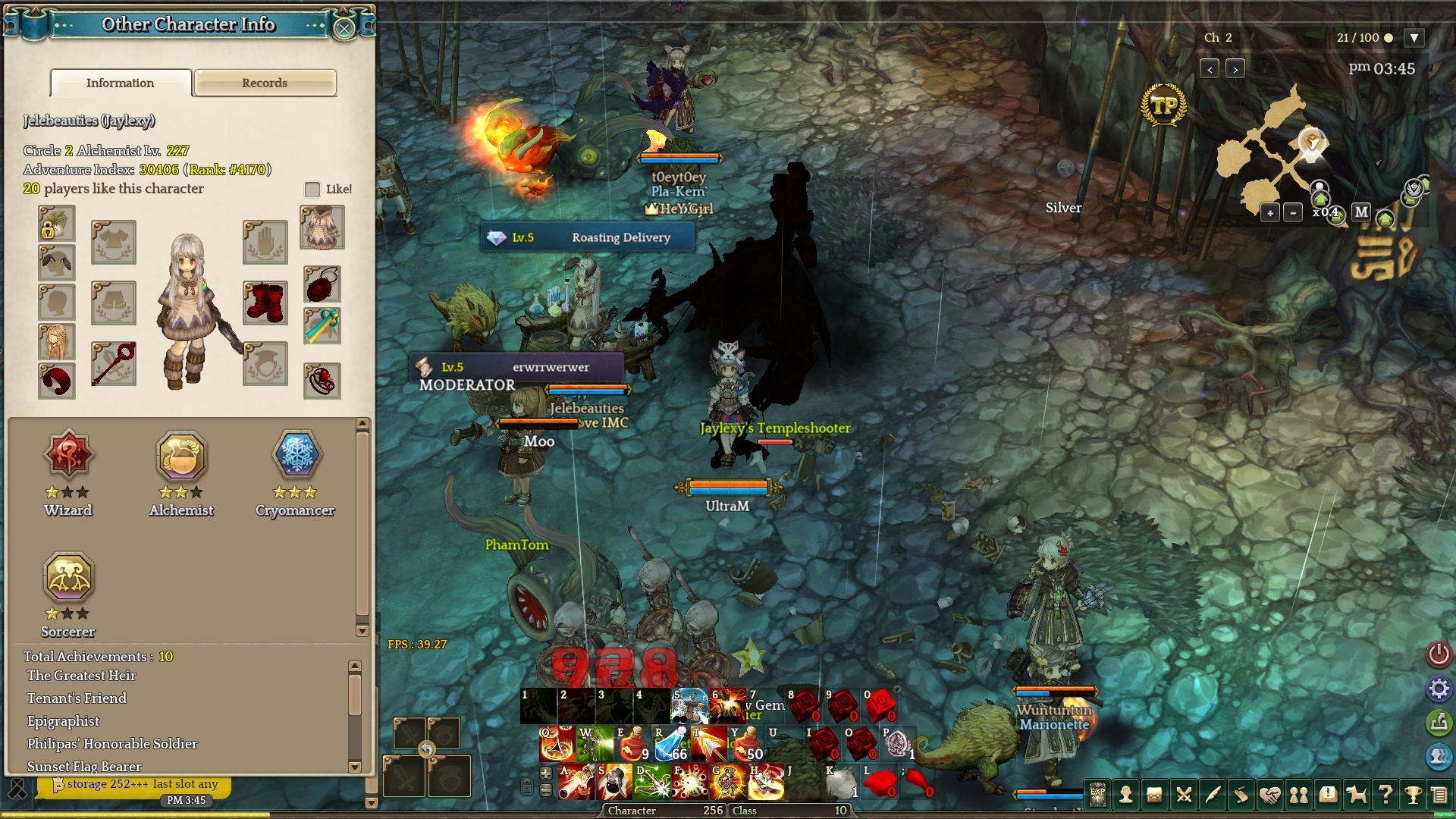Choose the Sorcerer class icon

pyautogui.click(x=68, y=578)
